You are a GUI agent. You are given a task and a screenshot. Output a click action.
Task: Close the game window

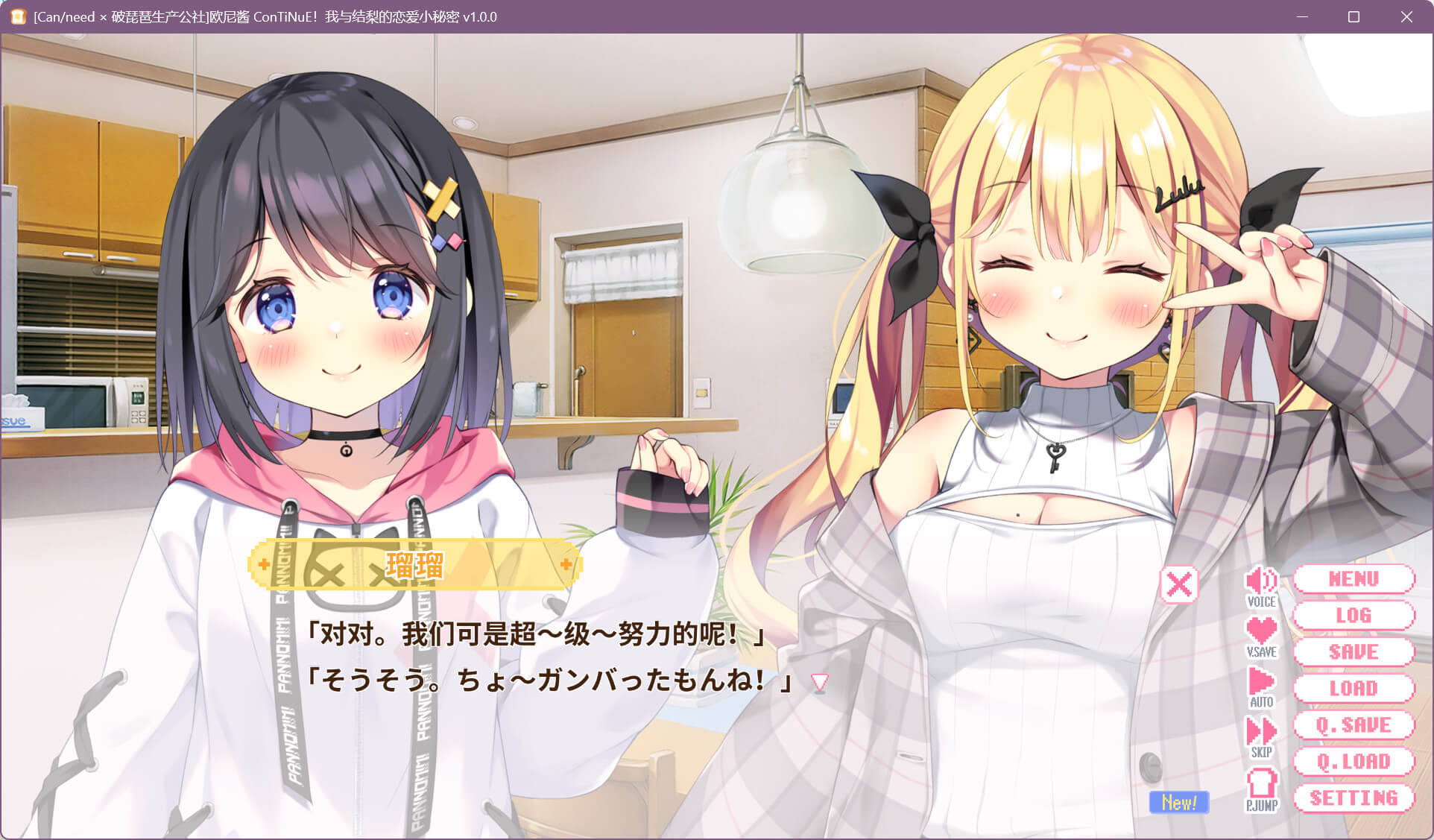[x=1406, y=16]
